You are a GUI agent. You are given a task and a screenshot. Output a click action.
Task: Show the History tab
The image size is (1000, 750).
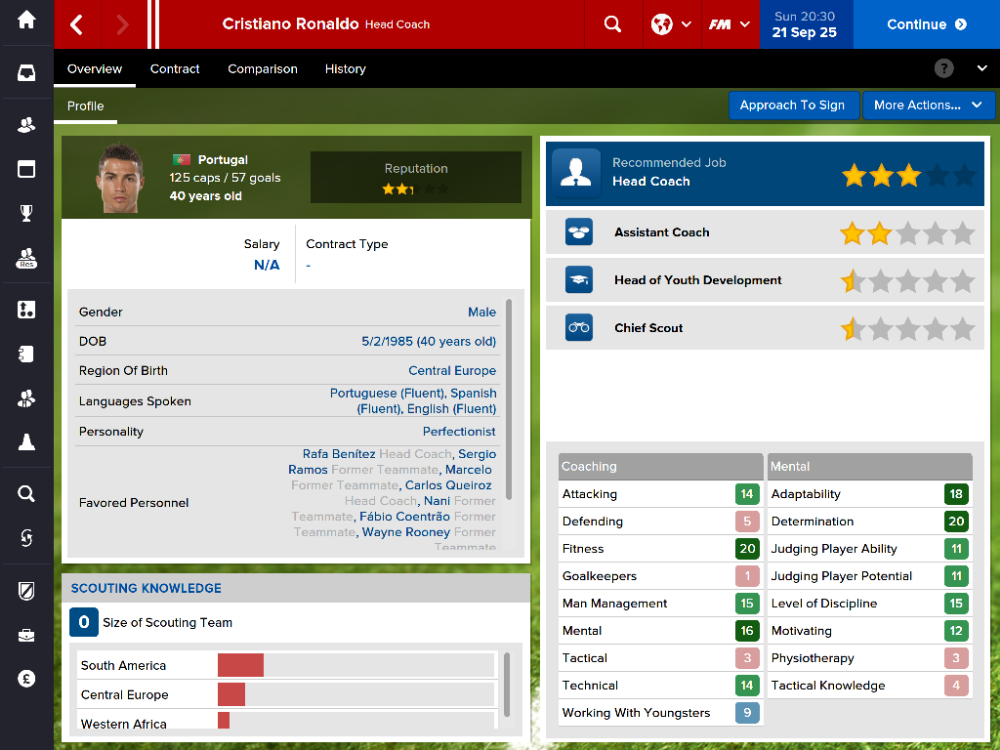[345, 69]
